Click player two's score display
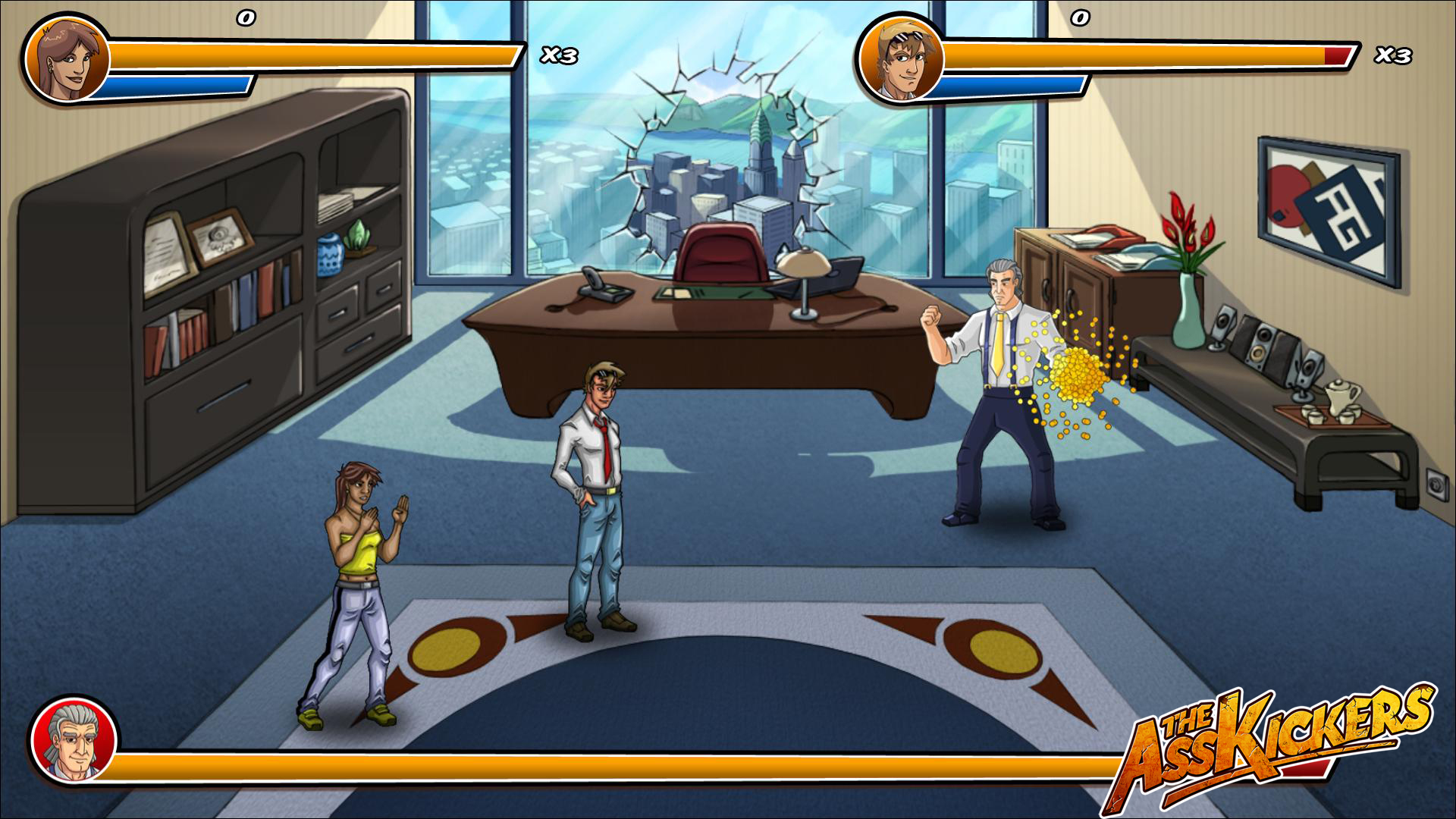The width and height of the screenshot is (1456, 819). 1081,19
